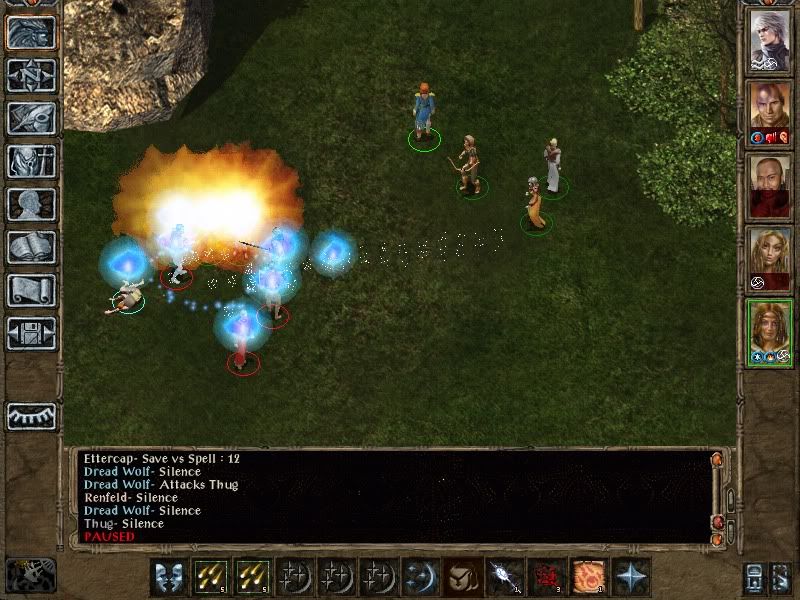Open the area map with compass icon

tap(31, 76)
